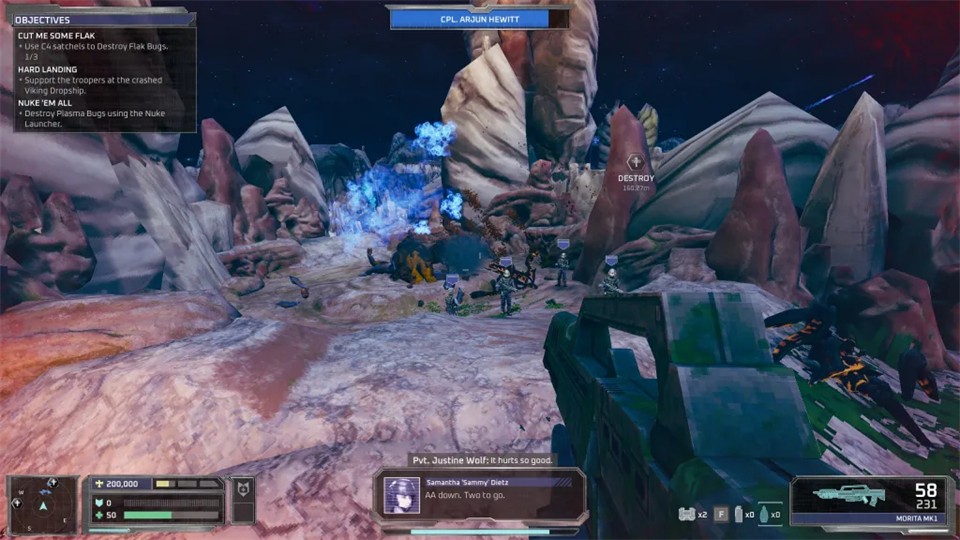Select the Morita MK1 weapon panel

(x=868, y=499)
